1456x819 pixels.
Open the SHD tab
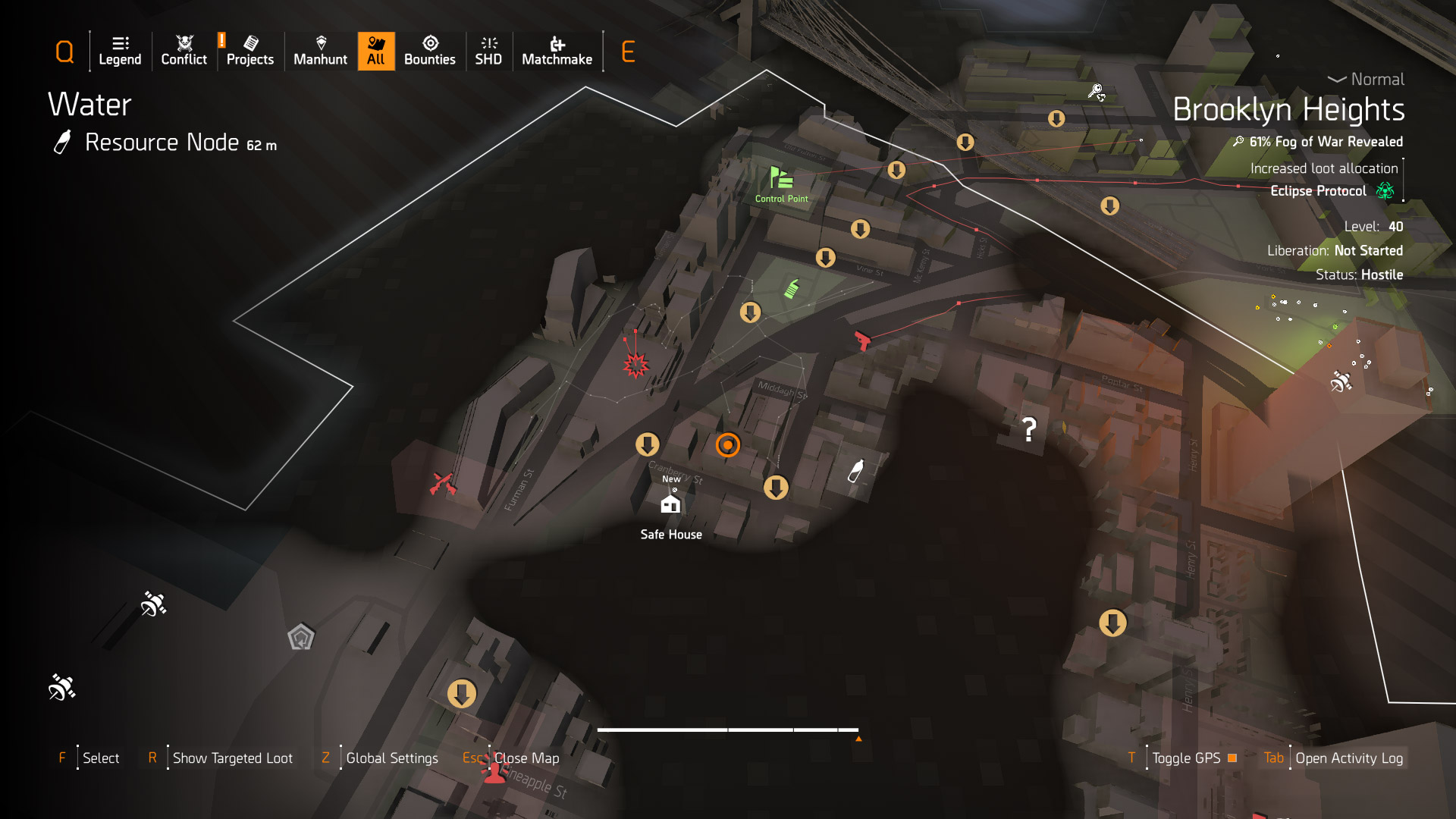[488, 51]
